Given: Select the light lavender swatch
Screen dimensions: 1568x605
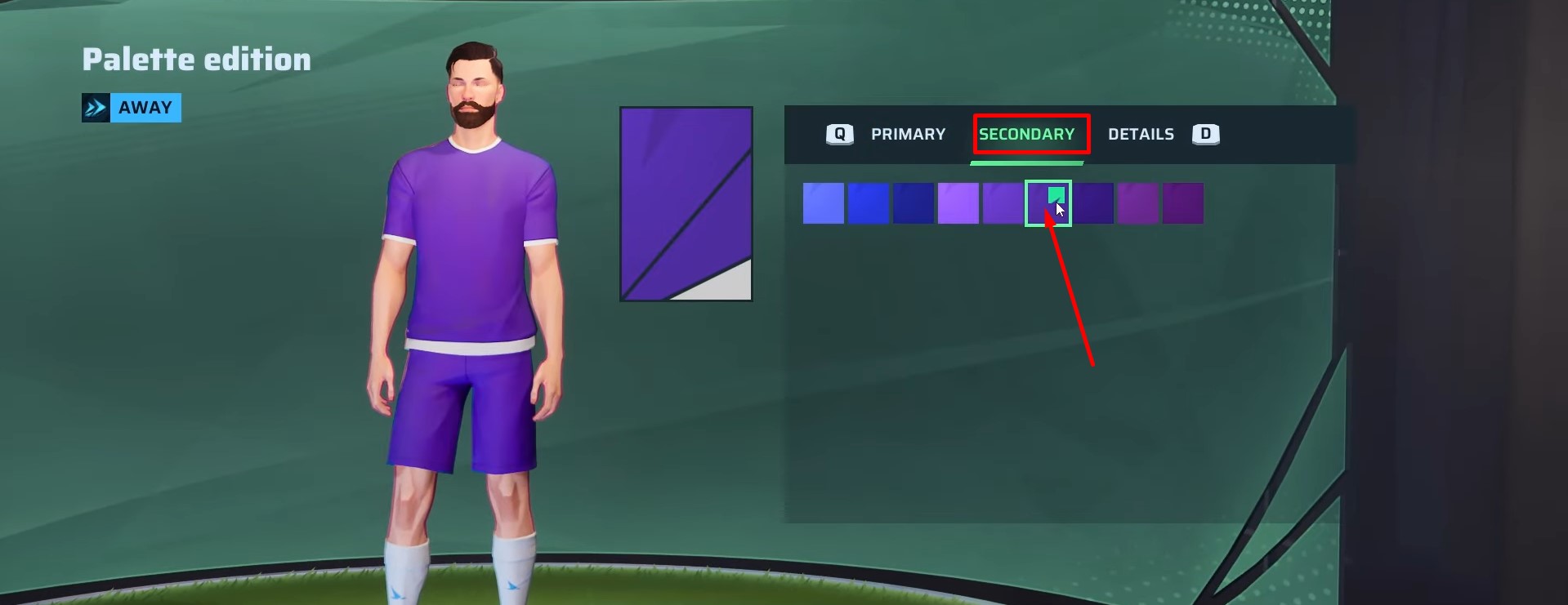Looking at the screenshot, I should [x=958, y=202].
